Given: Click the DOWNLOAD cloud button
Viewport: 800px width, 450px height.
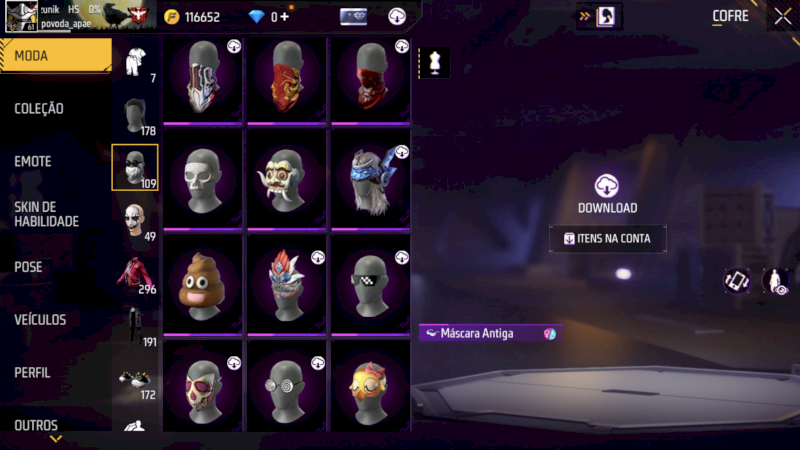Looking at the screenshot, I should 607,193.
